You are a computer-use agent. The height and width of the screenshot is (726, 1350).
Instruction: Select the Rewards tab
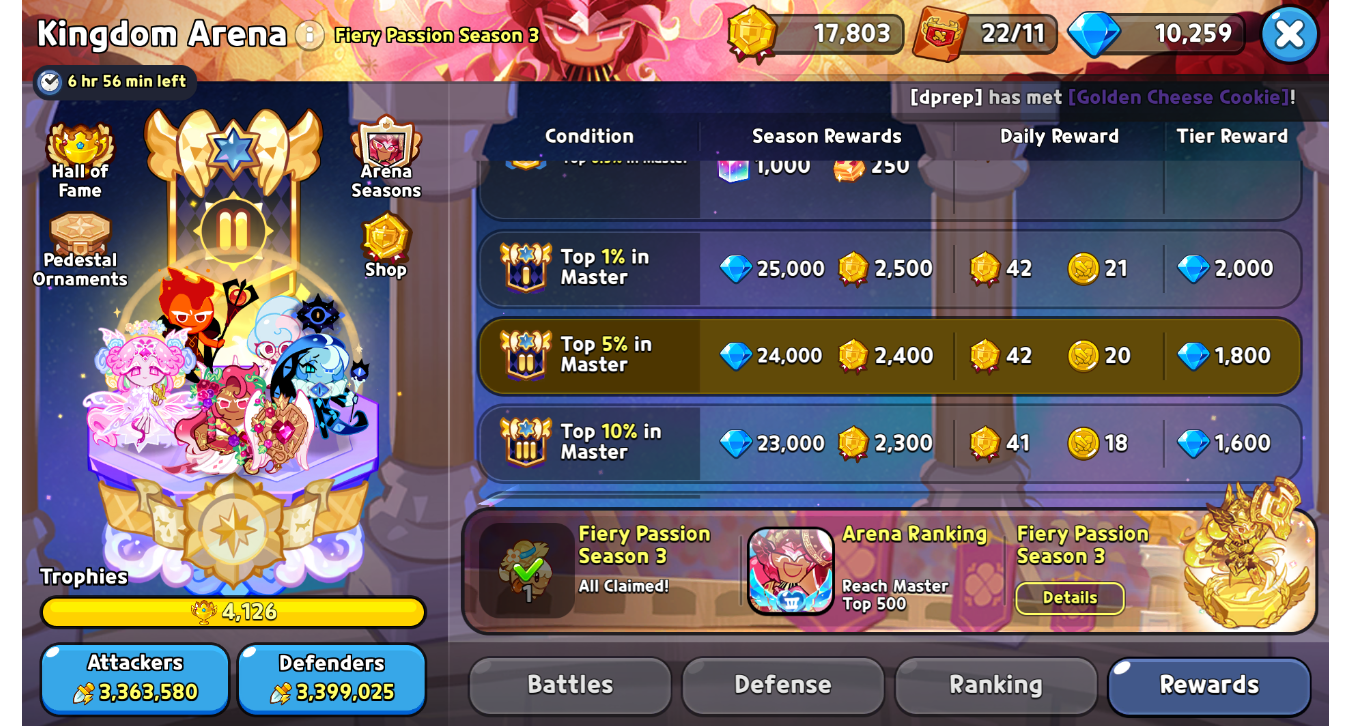coord(1209,685)
